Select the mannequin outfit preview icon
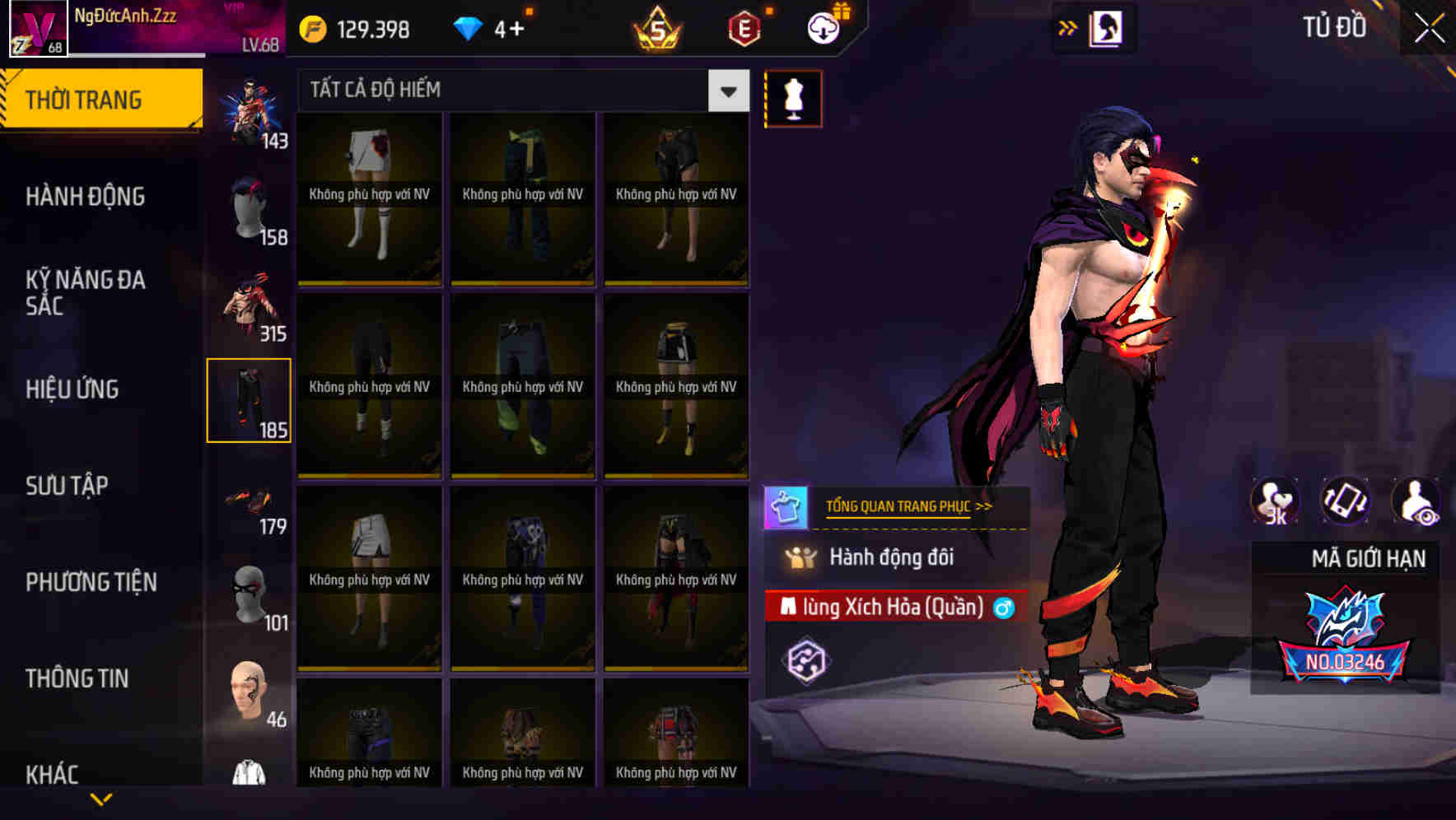This screenshot has height=820, width=1456. [x=793, y=98]
